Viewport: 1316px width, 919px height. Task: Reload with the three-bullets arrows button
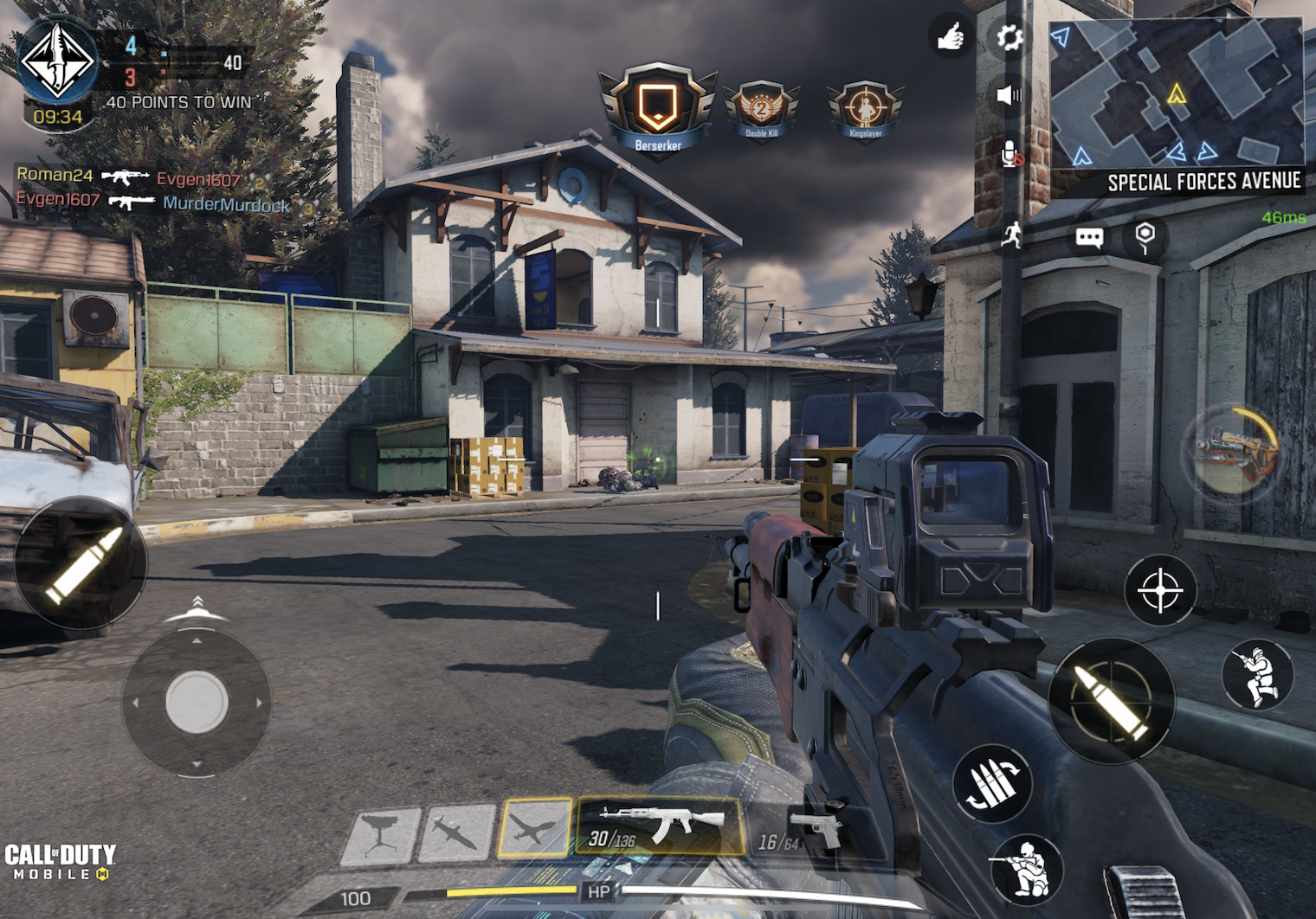click(x=992, y=784)
